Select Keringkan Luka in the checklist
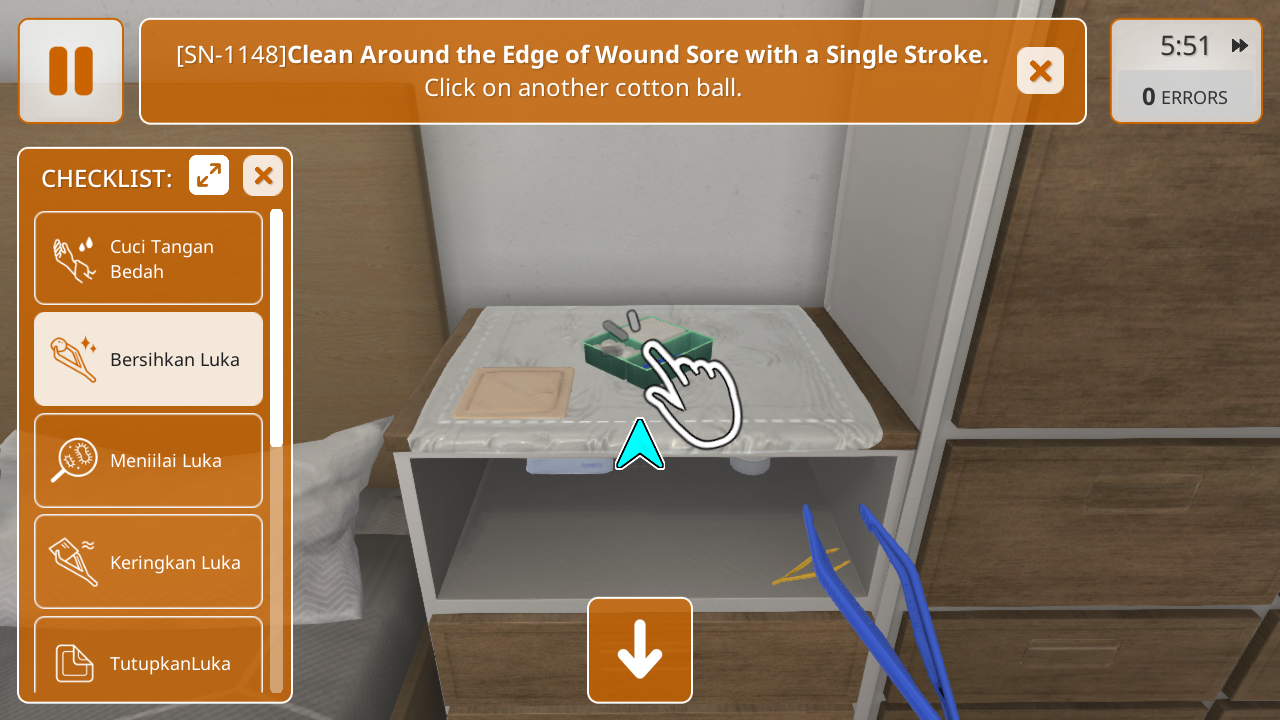The width and height of the screenshot is (1280, 720). pos(149,562)
